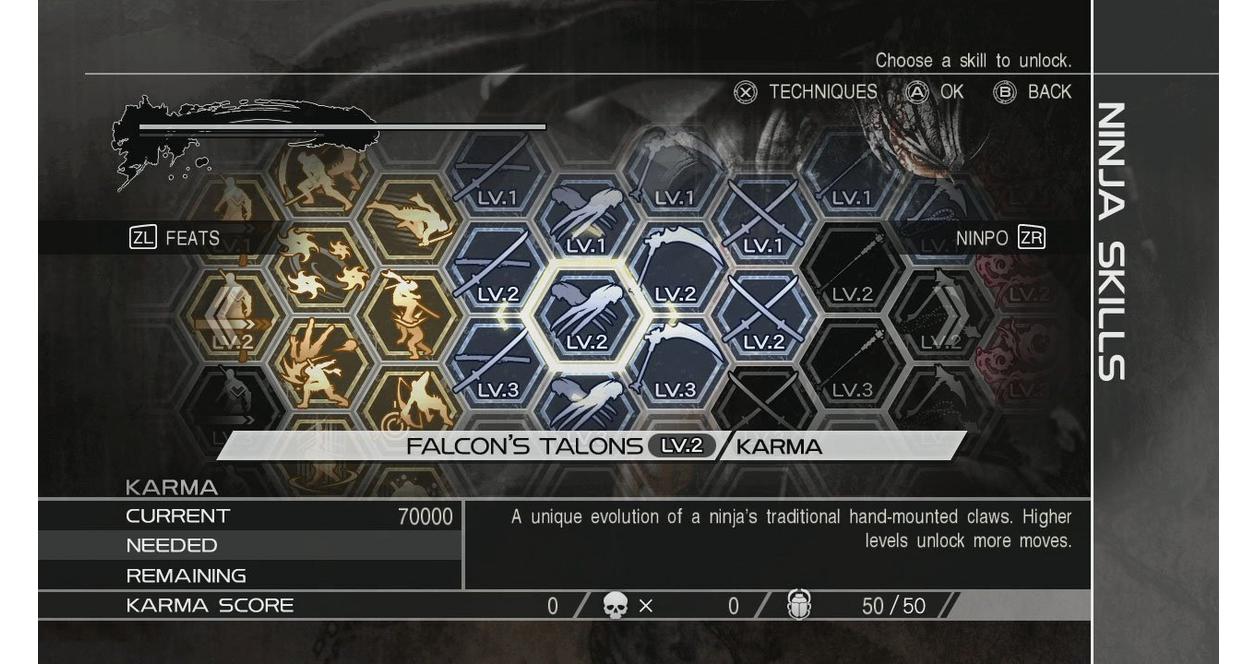Switch to the Feats tab
This screenshot has height=664, width=1256.
click(x=175, y=238)
